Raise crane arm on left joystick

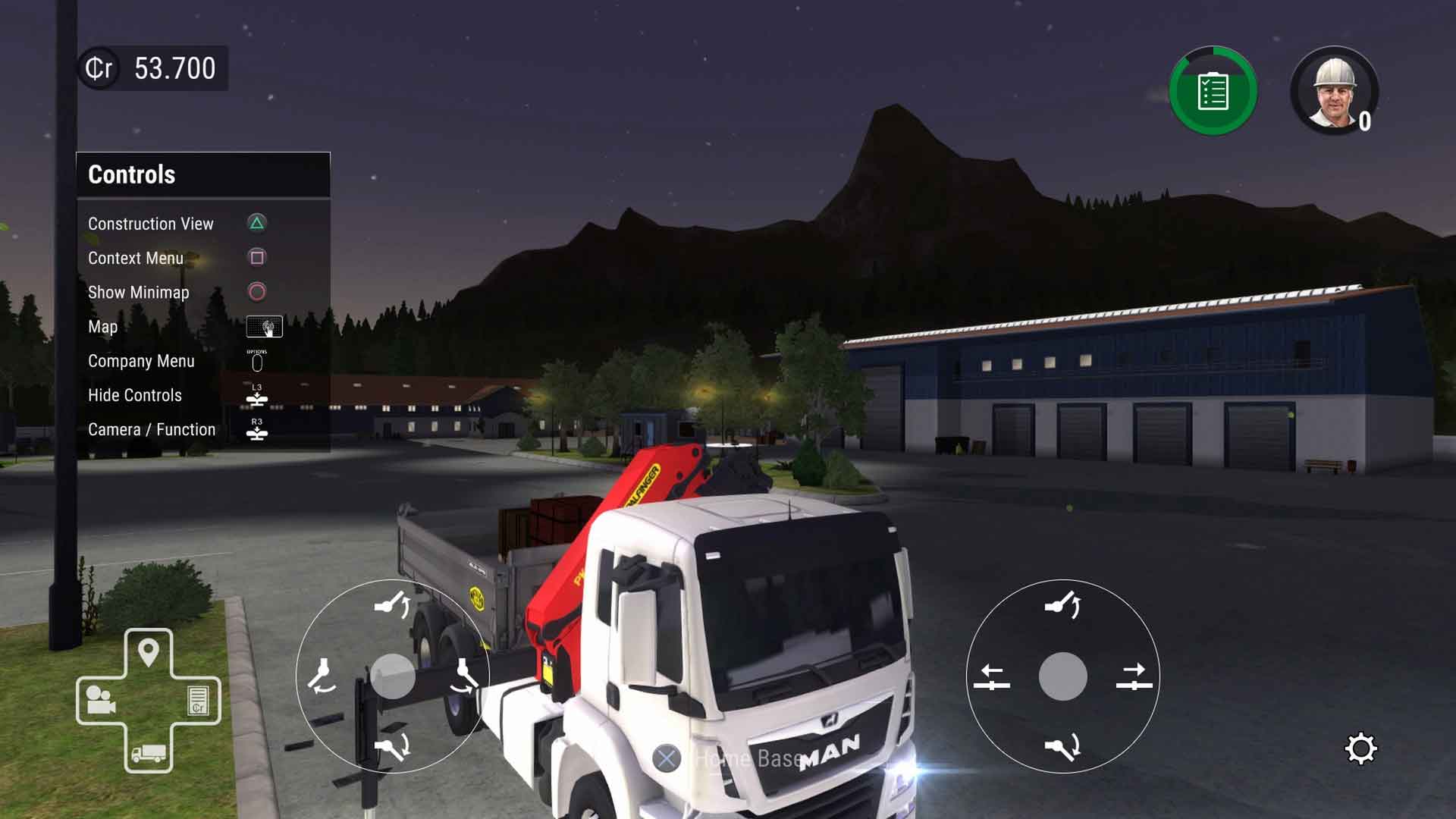(392, 605)
